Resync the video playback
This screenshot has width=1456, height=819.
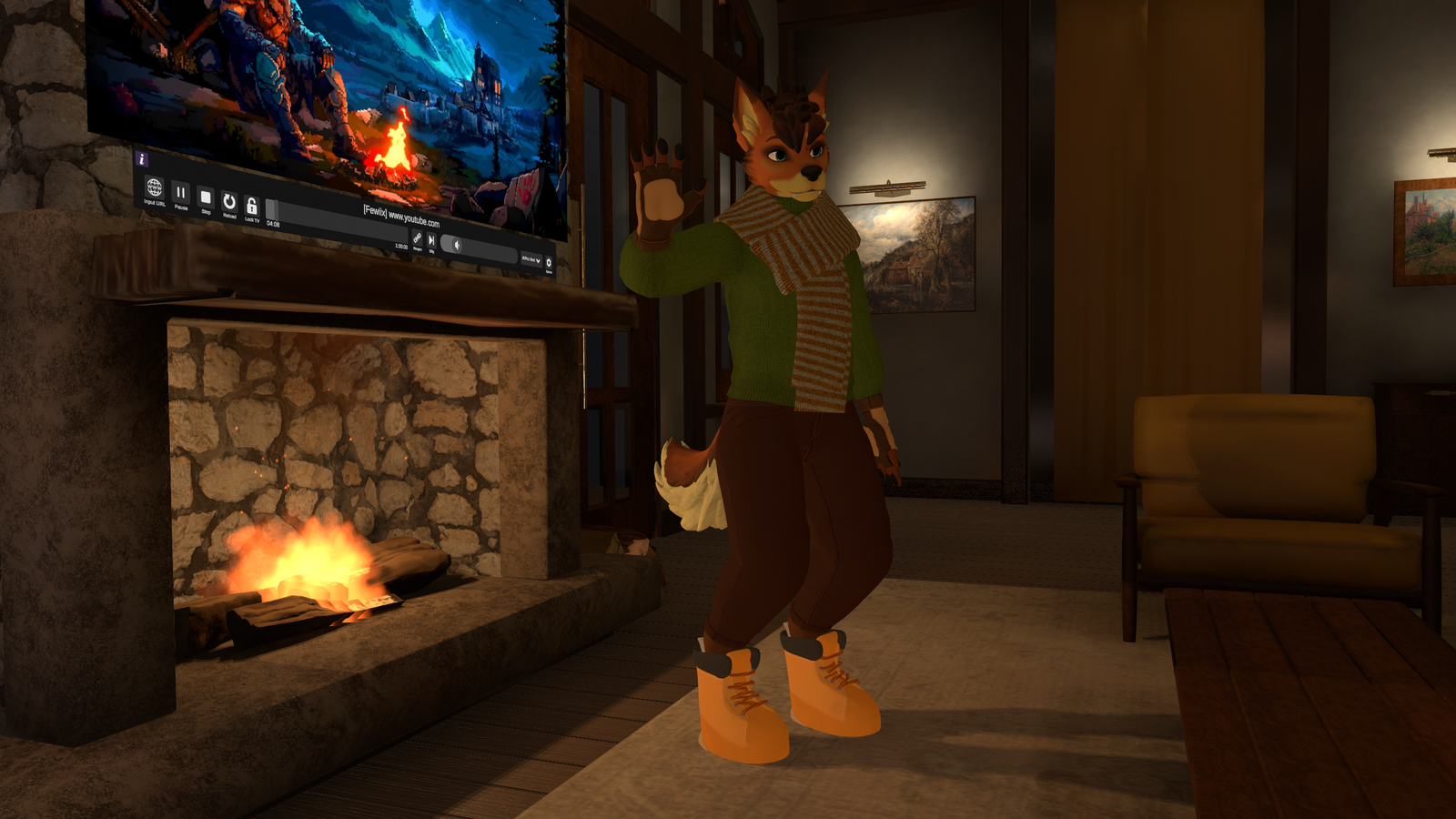click(418, 238)
